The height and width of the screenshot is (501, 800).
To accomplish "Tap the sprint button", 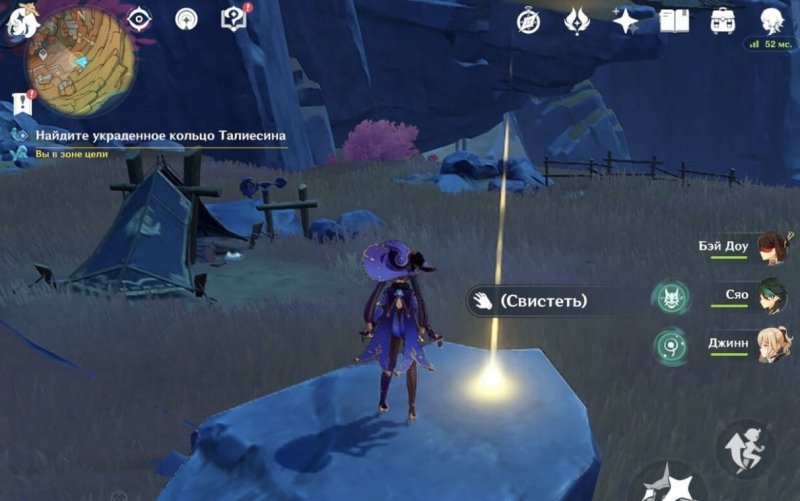I will tap(746, 447).
